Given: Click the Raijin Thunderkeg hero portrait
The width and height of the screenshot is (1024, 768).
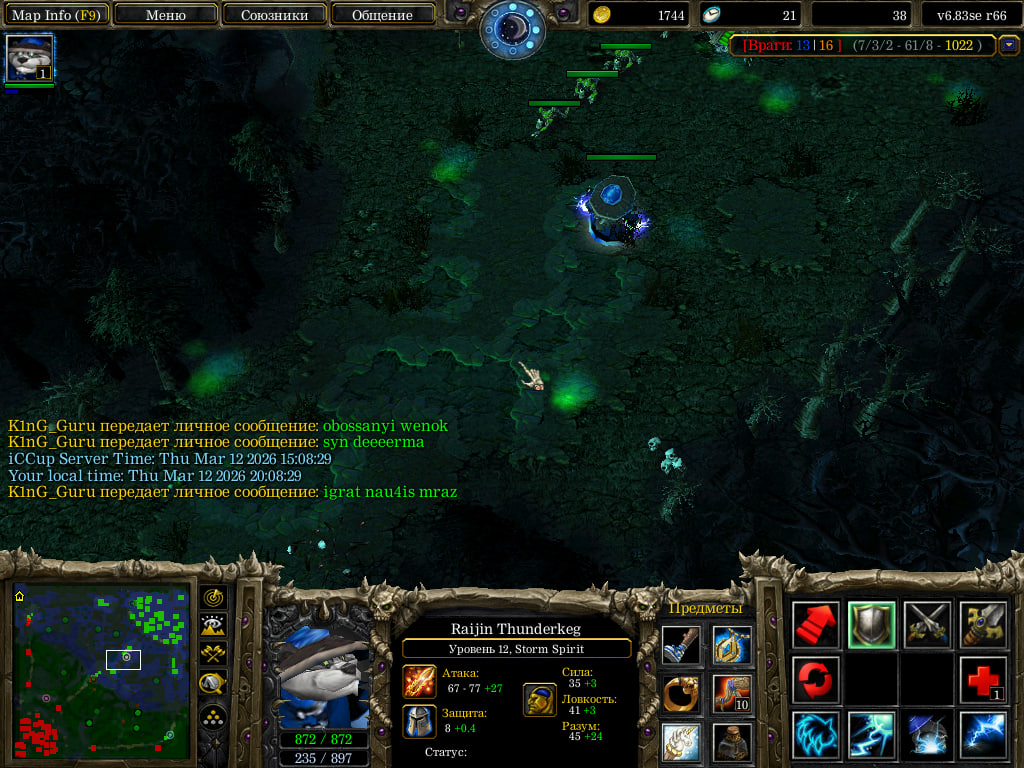Looking at the screenshot, I should [x=323, y=678].
